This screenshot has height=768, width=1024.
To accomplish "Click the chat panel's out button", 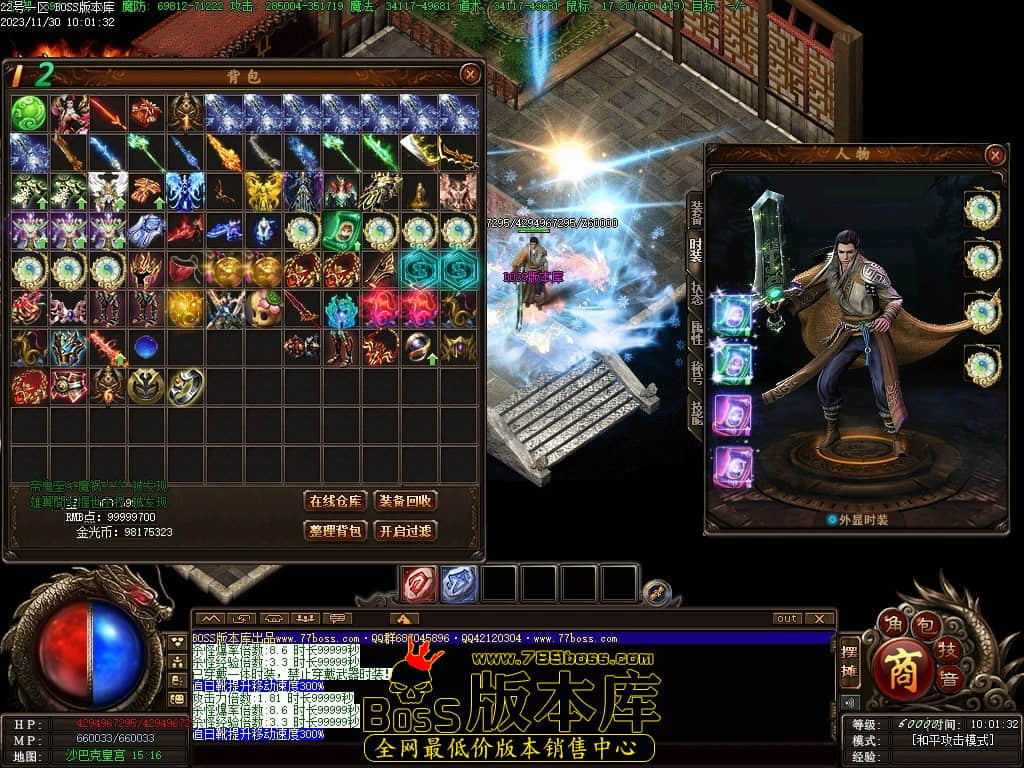I will [x=788, y=619].
